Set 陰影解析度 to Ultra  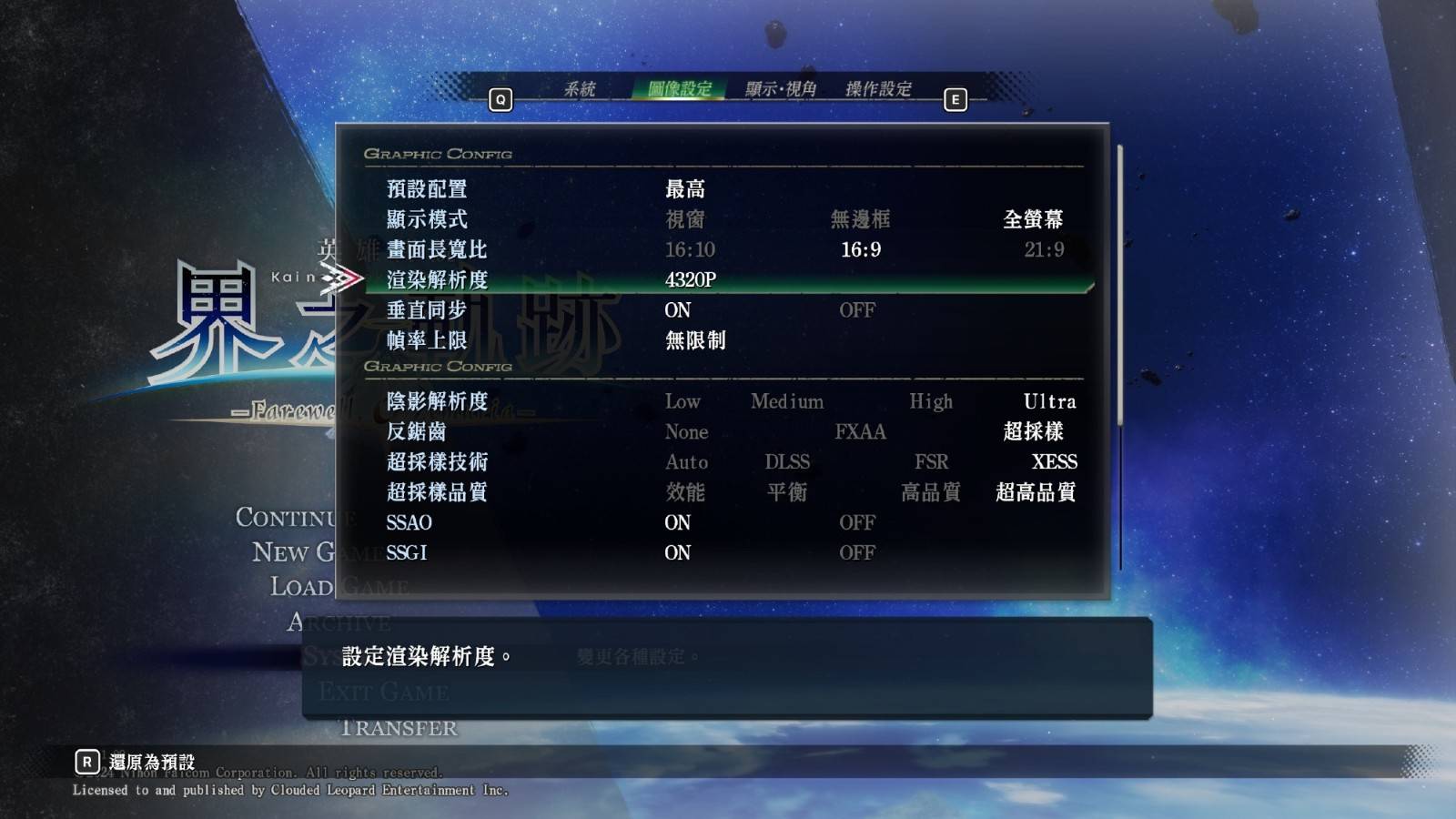(1049, 401)
